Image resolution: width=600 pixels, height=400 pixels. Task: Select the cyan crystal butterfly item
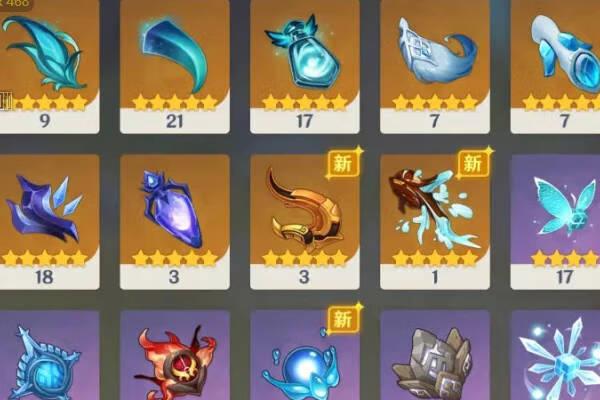(560, 210)
